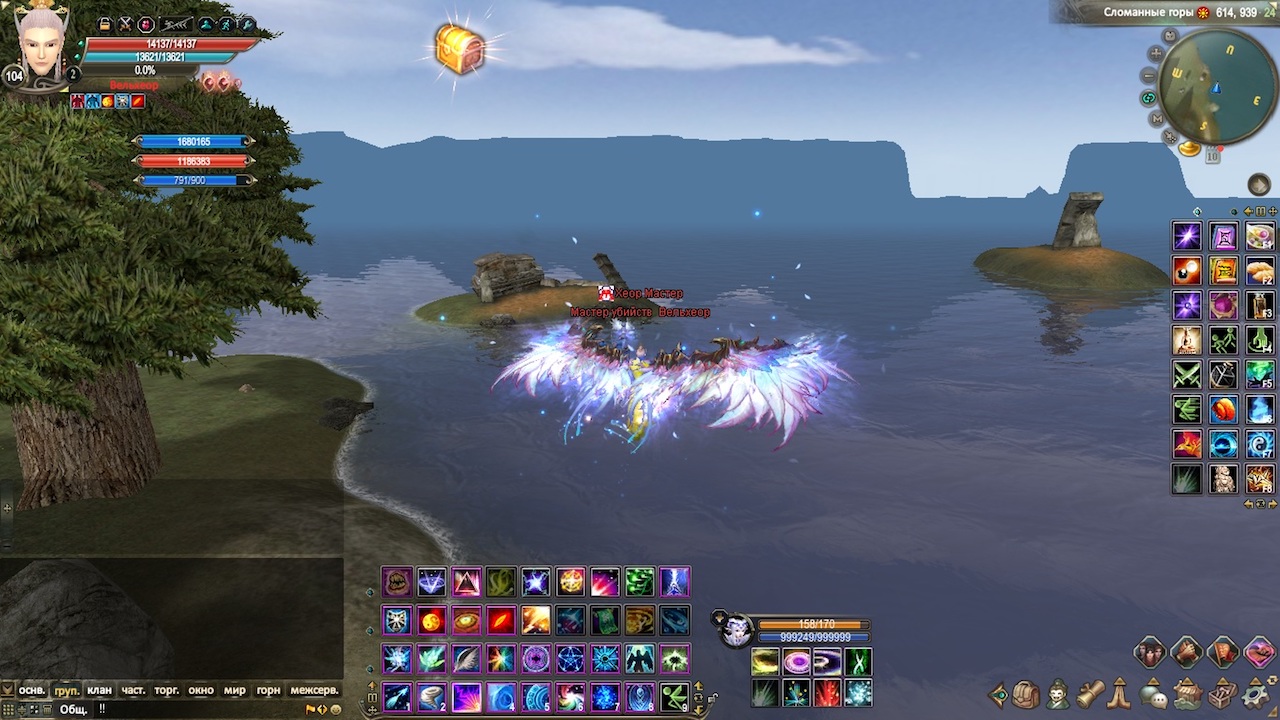
Task: Open the world map with the M button
Action: (x=1156, y=118)
